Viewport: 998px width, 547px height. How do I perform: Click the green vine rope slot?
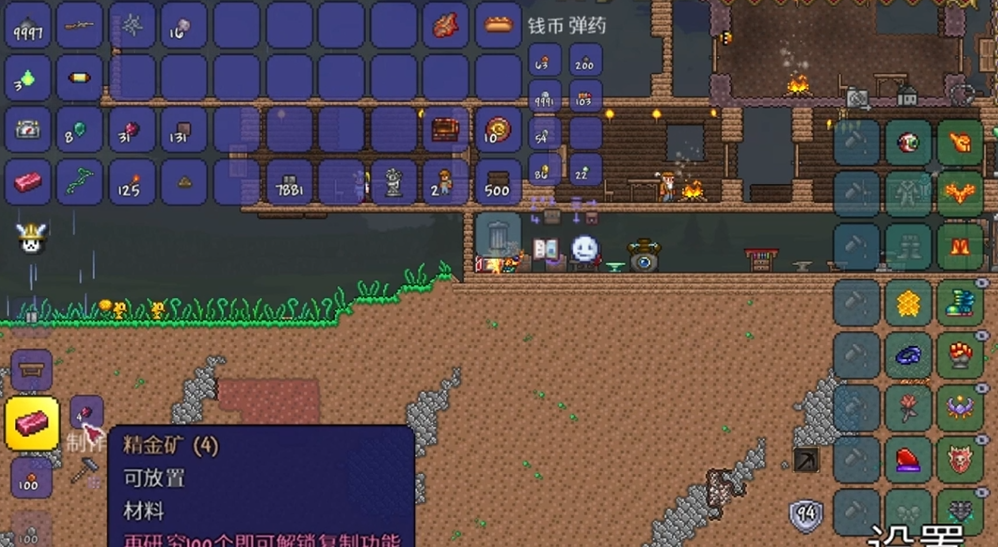[80, 182]
